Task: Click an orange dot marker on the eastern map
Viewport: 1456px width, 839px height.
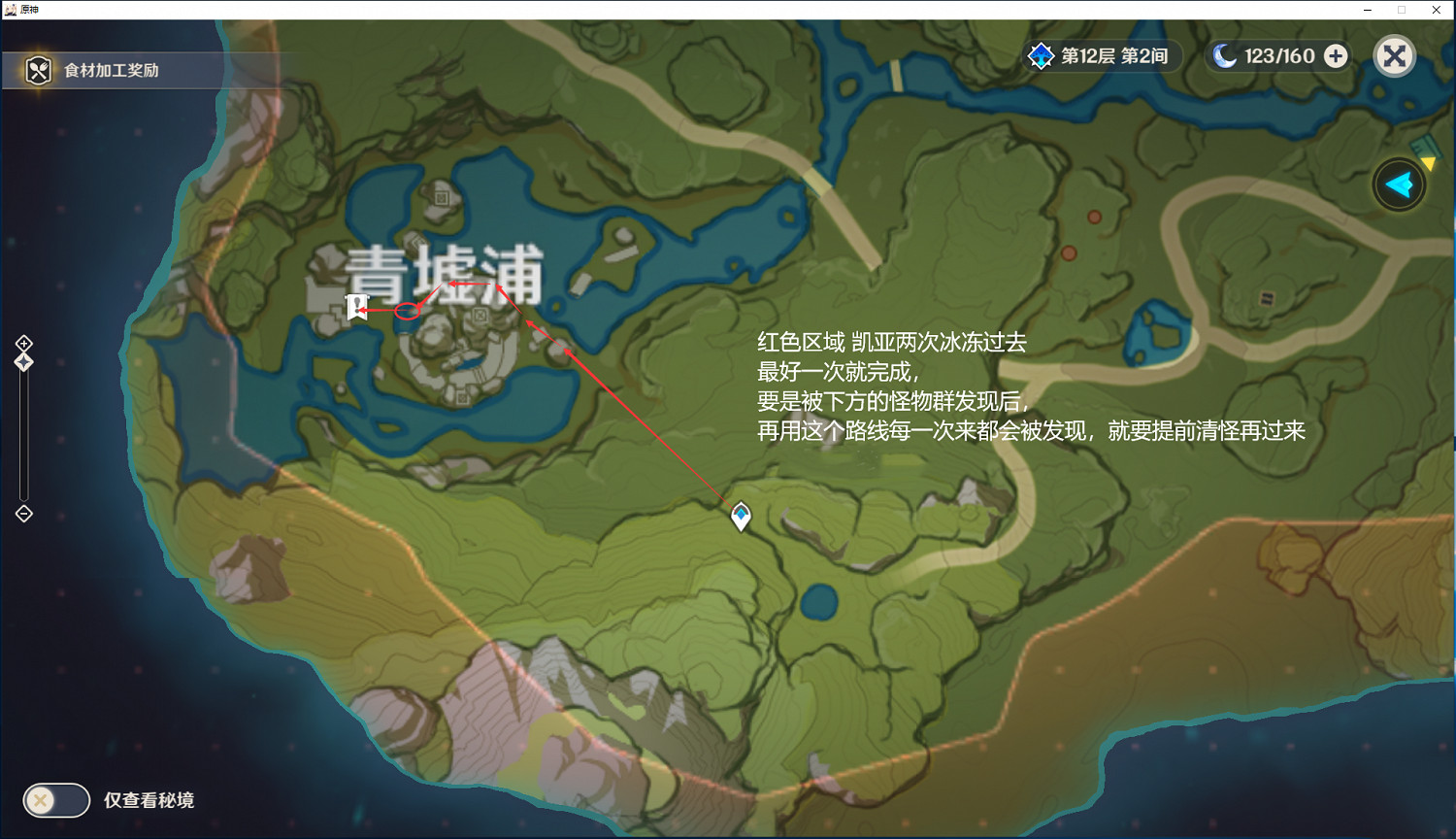Action: 1094,218
